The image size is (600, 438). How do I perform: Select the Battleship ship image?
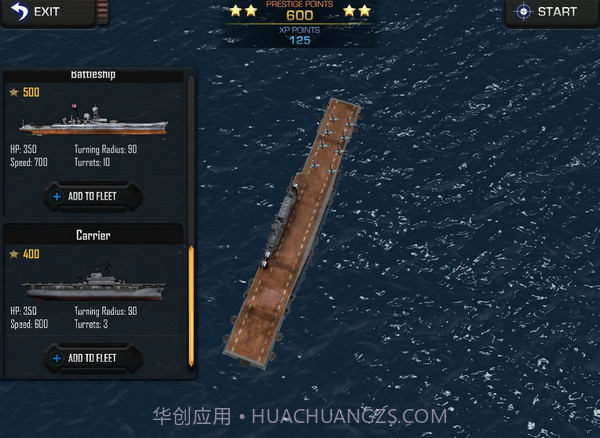point(92,121)
